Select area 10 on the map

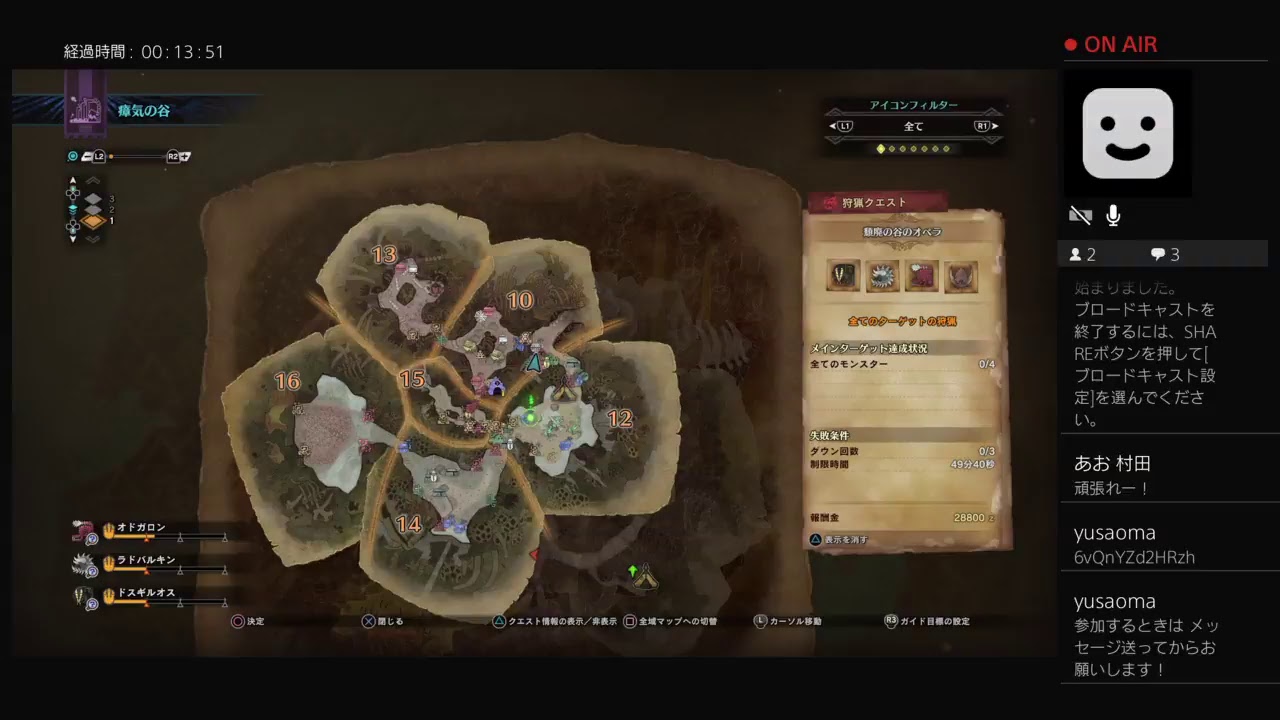click(519, 300)
